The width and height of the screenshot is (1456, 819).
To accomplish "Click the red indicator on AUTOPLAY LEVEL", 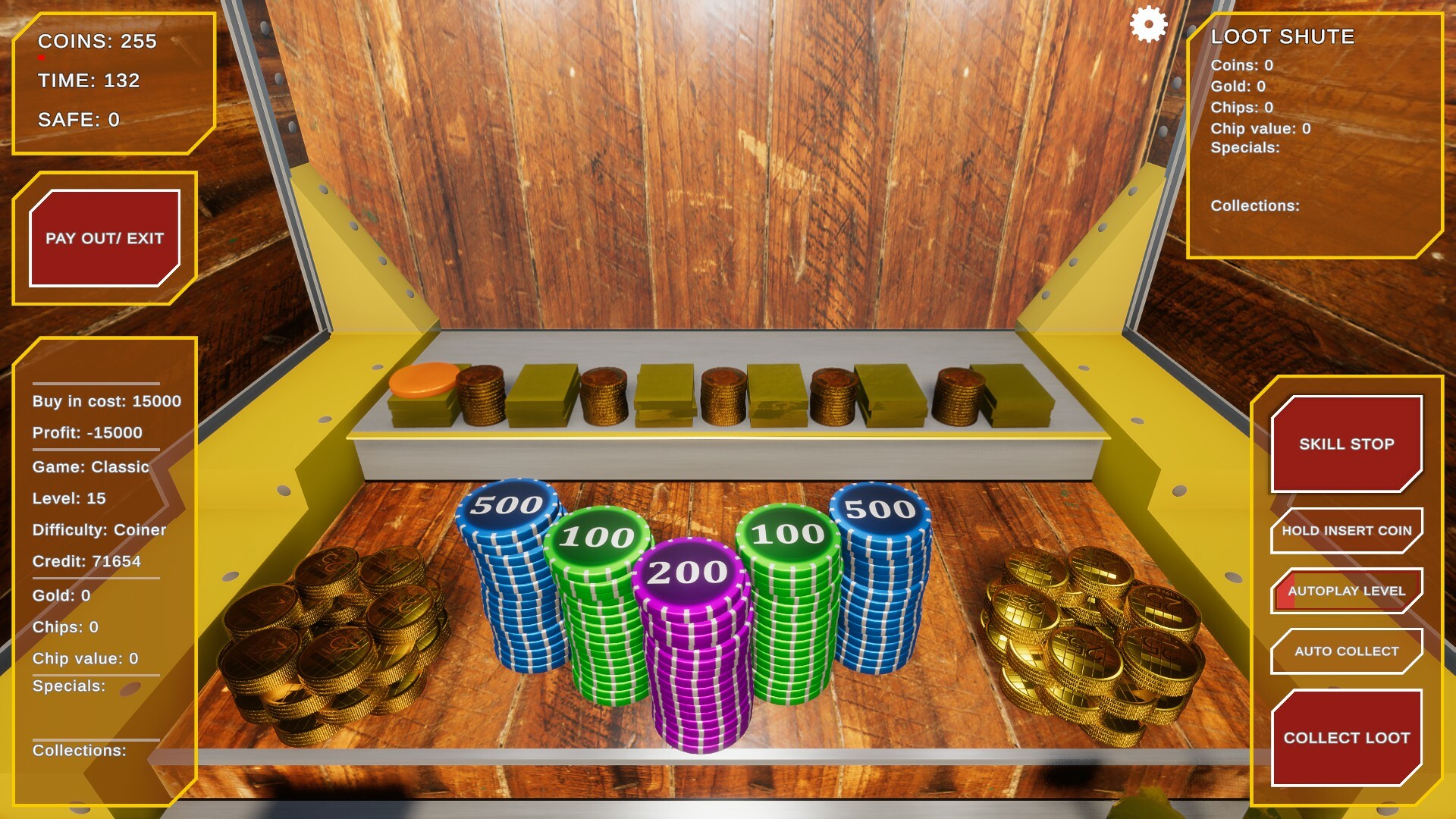I will tap(1285, 590).
